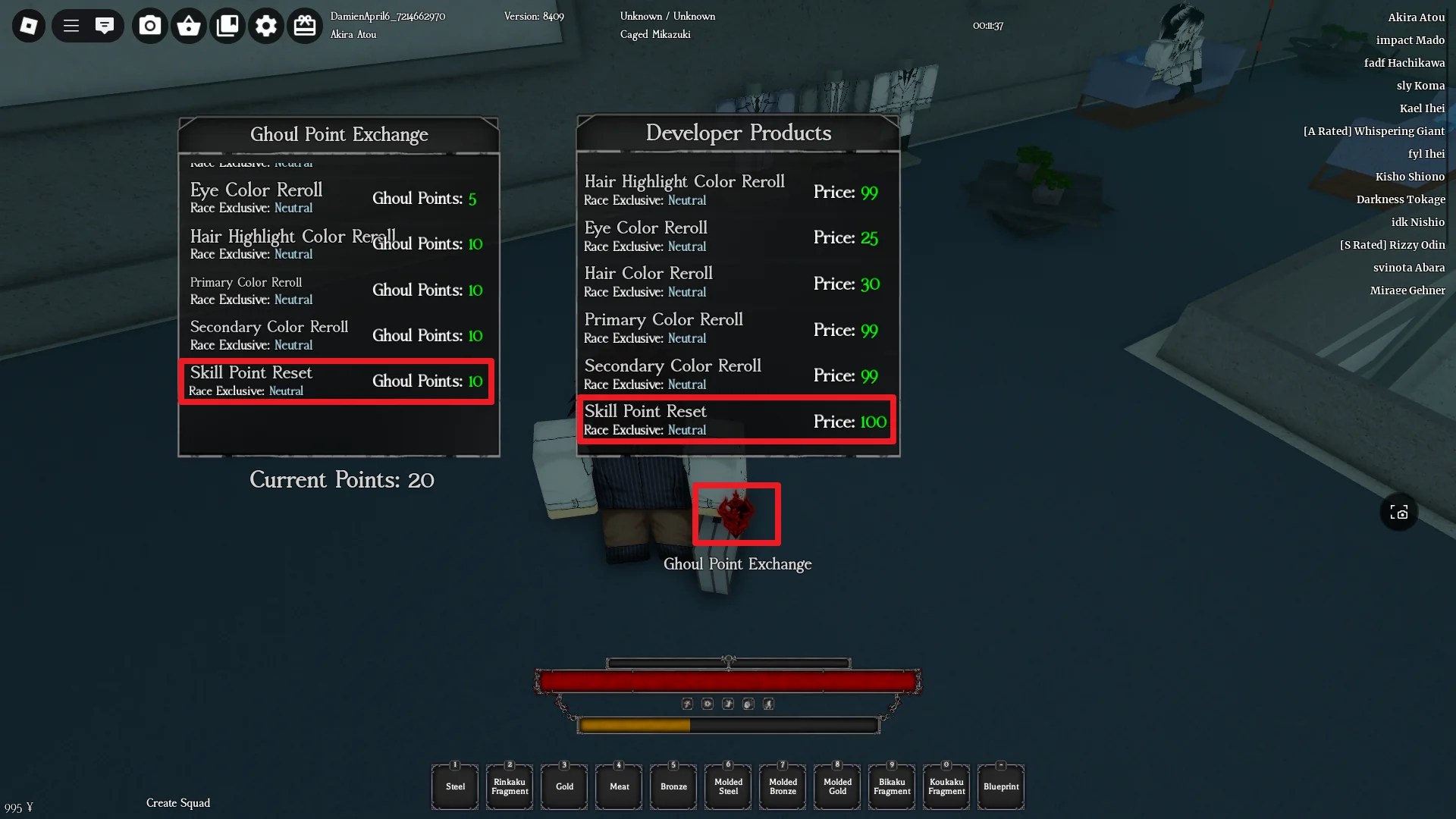Viewport: 1456px width, 819px height.
Task: Click the camera focus icon near the right edge
Action: point(1399,513)
